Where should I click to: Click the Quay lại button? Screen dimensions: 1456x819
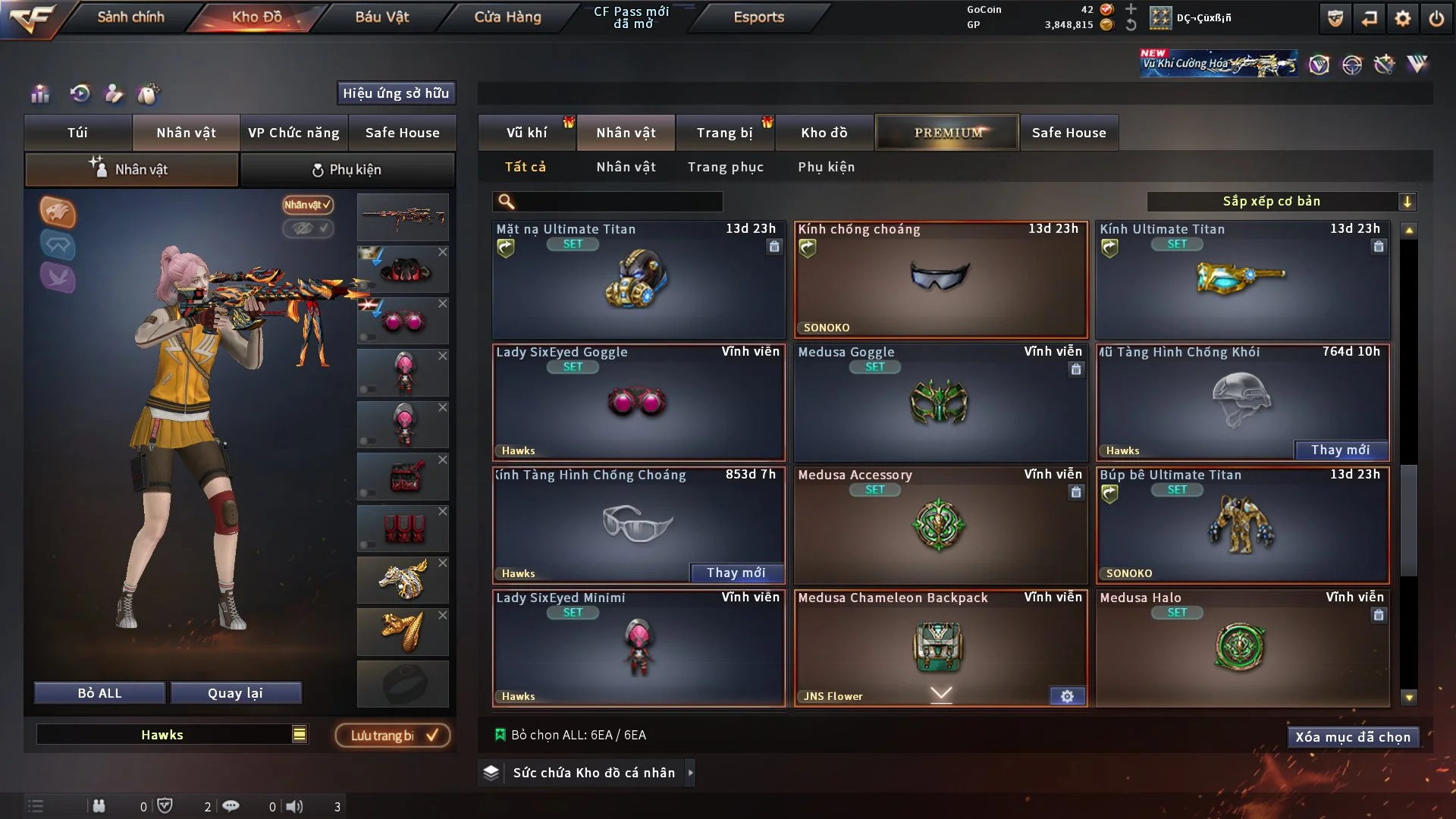point(235,693)
